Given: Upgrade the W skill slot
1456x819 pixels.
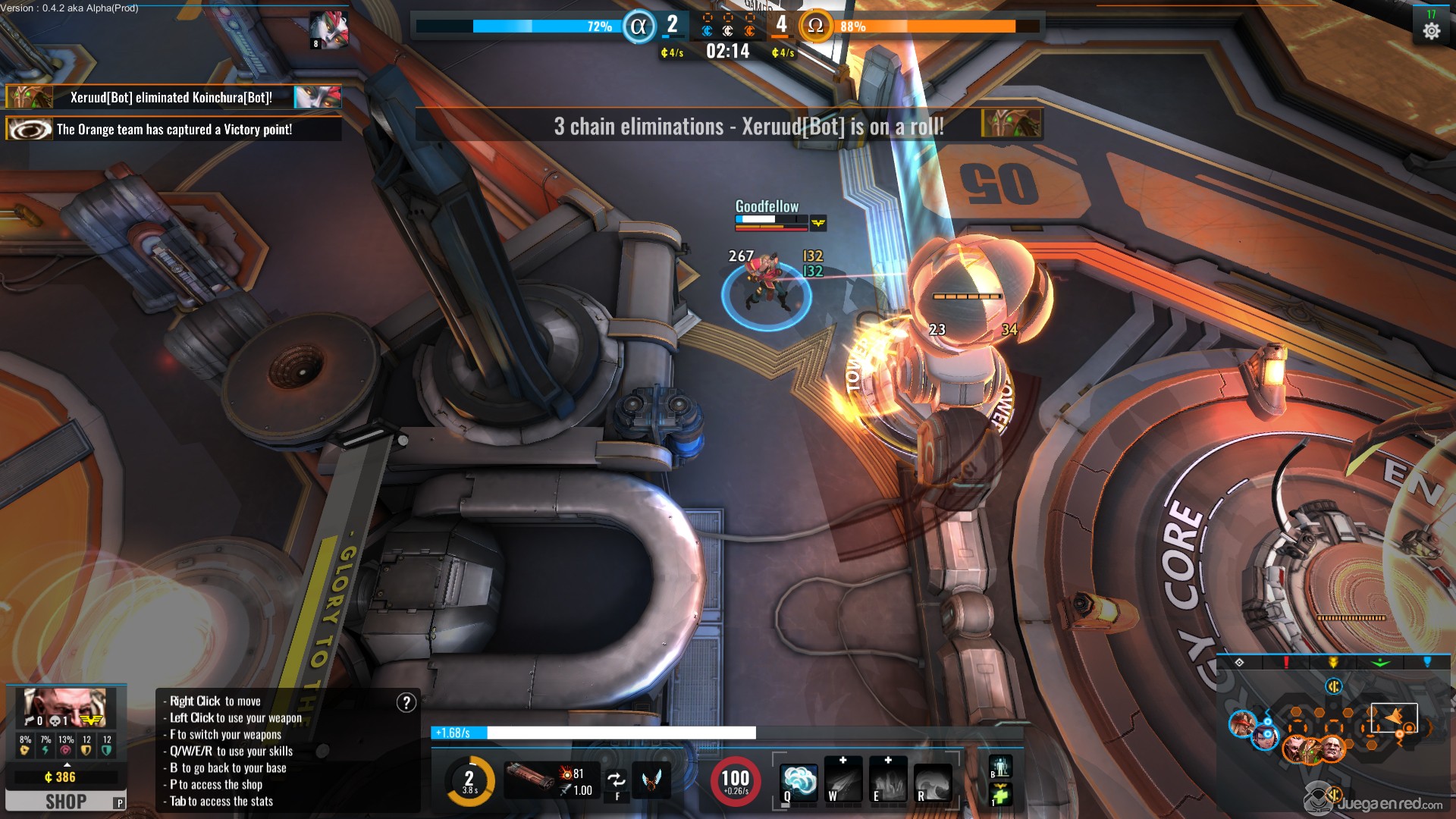Looking at the screenshot, I should [x=843, y=760].
